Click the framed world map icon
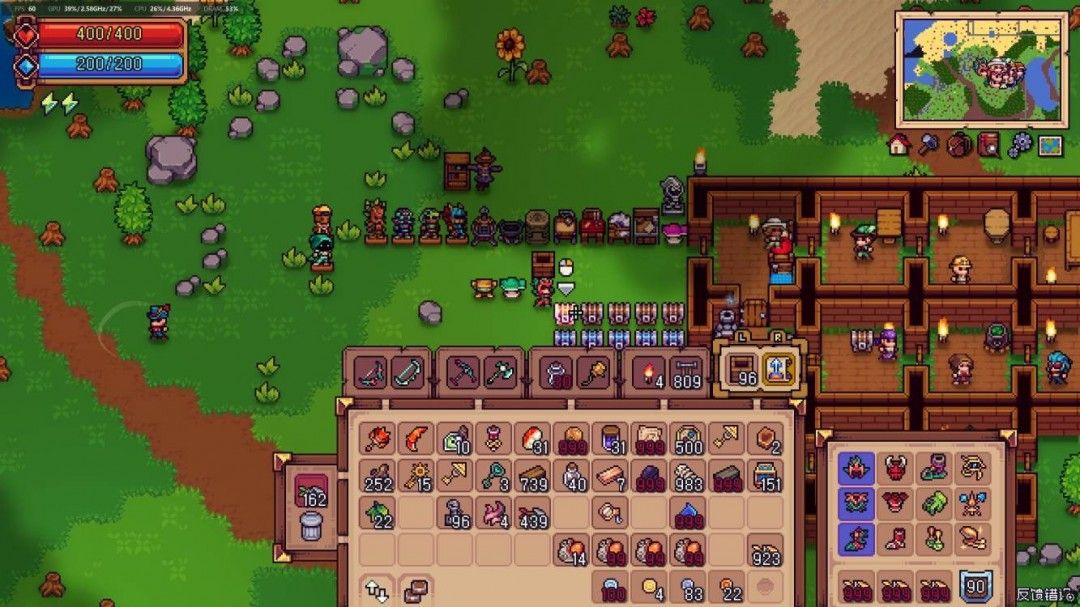The width and height of the screenshot is (1080, 607). (x=1049, y=145)
